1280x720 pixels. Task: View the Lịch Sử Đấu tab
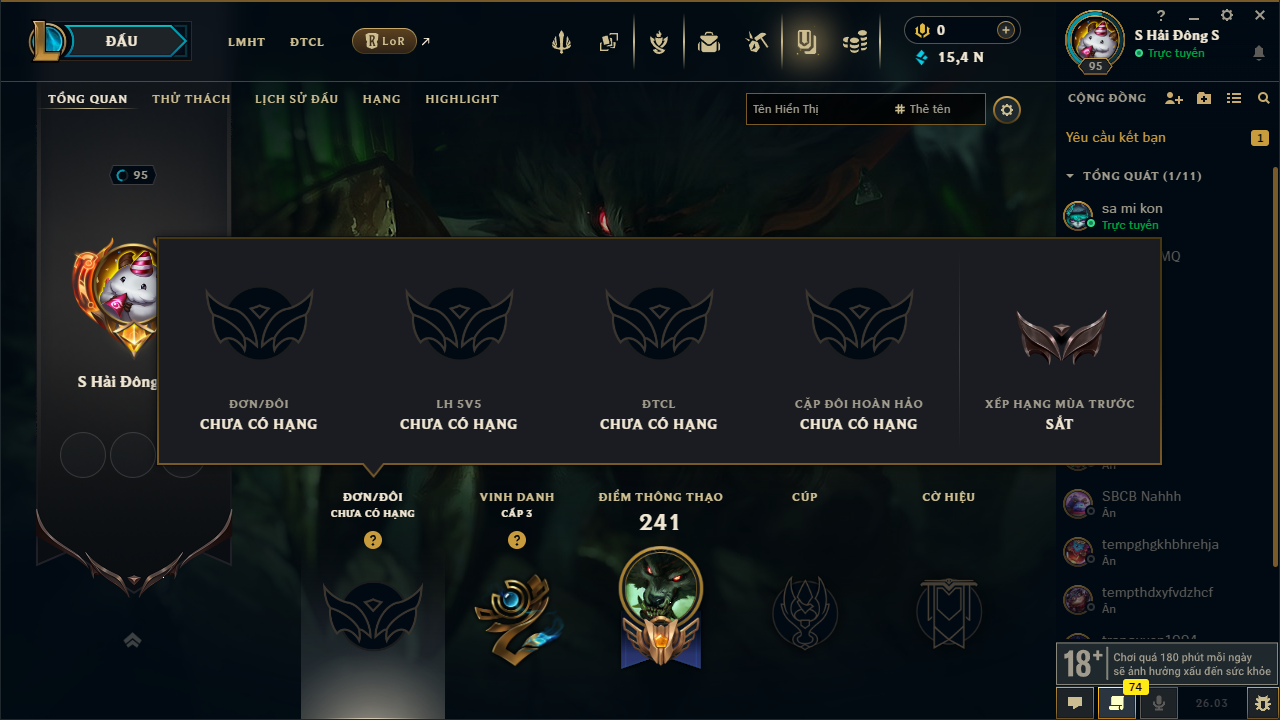(x=296, y=99)
